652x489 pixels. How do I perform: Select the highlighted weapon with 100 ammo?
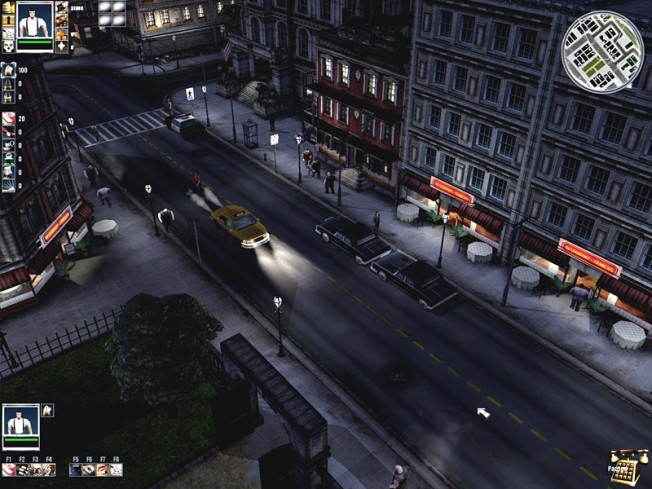(8, 71)
